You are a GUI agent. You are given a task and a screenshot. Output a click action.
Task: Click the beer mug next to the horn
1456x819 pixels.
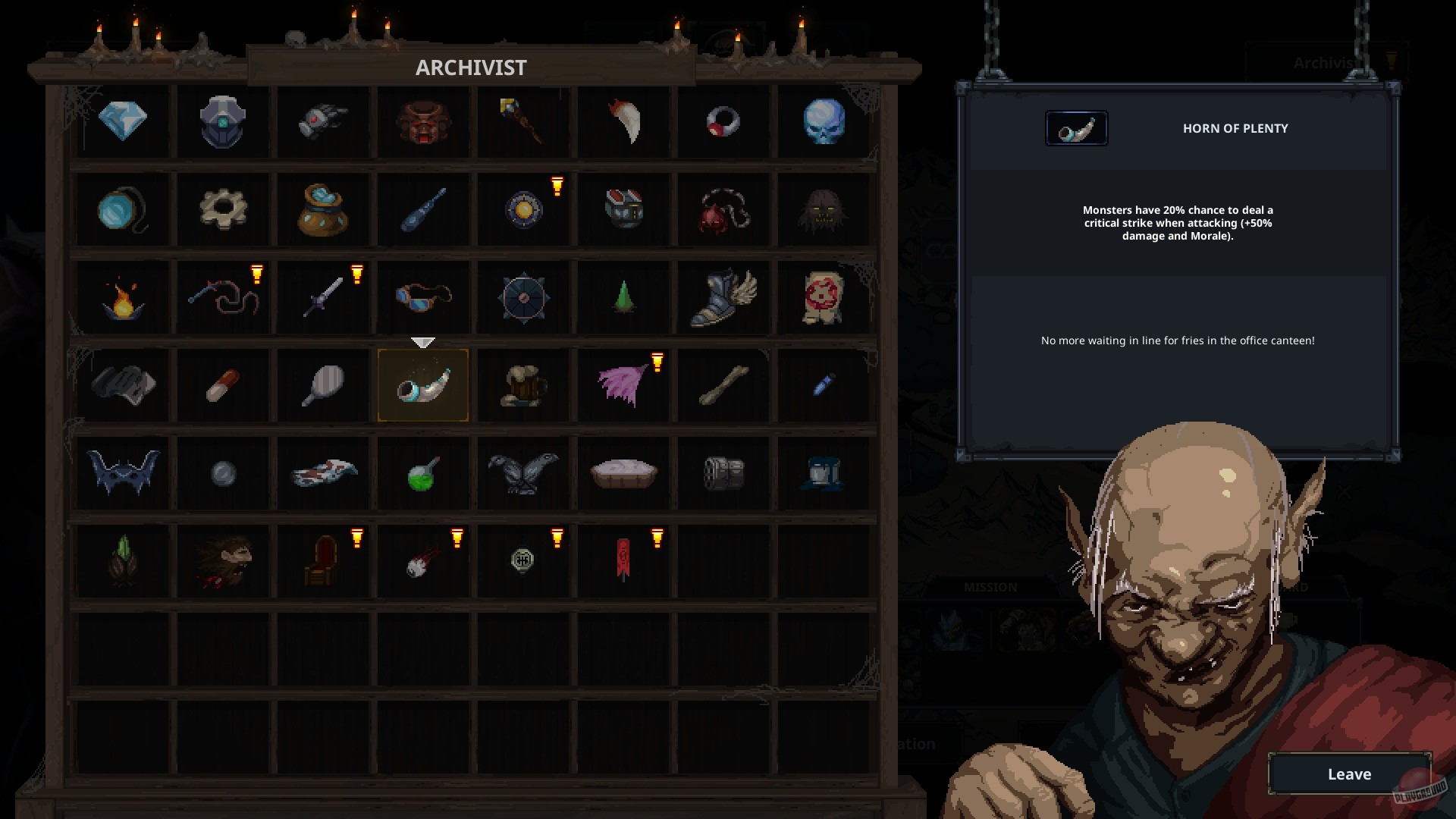pos(523,385)
